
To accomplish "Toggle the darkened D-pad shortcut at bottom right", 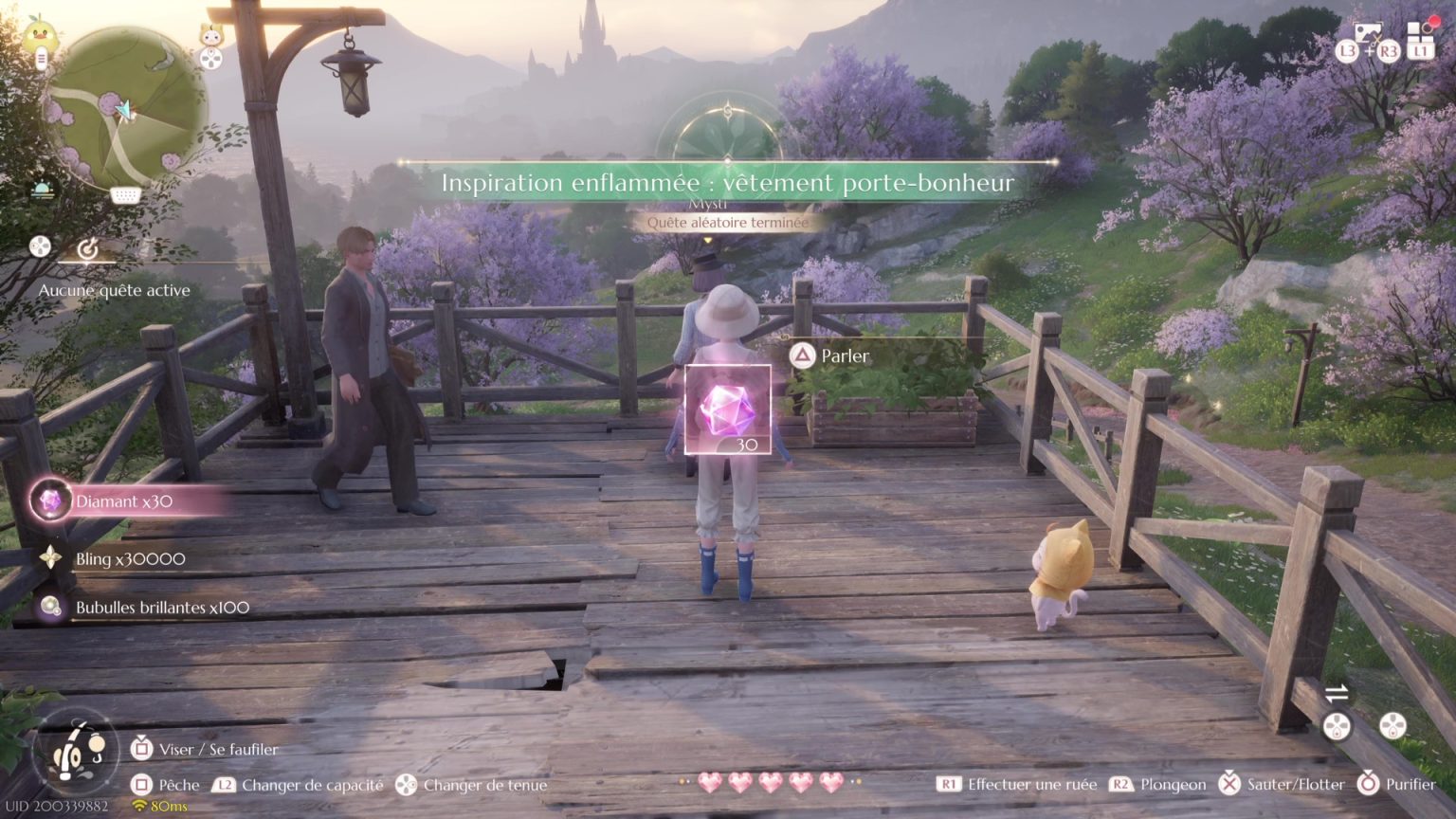I will [1338, 726].
